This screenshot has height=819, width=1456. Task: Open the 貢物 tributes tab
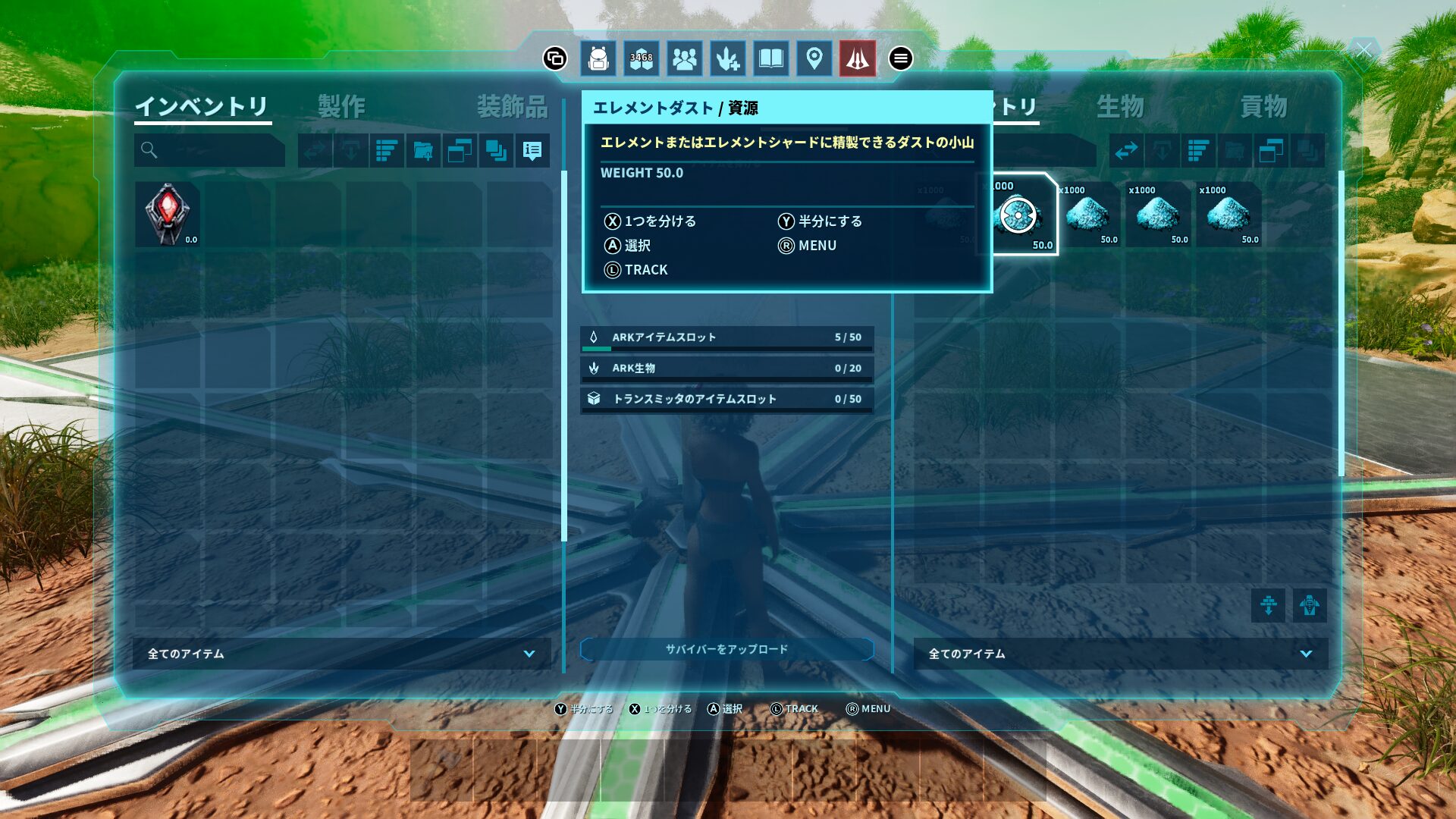click(x=1264, y=106)
